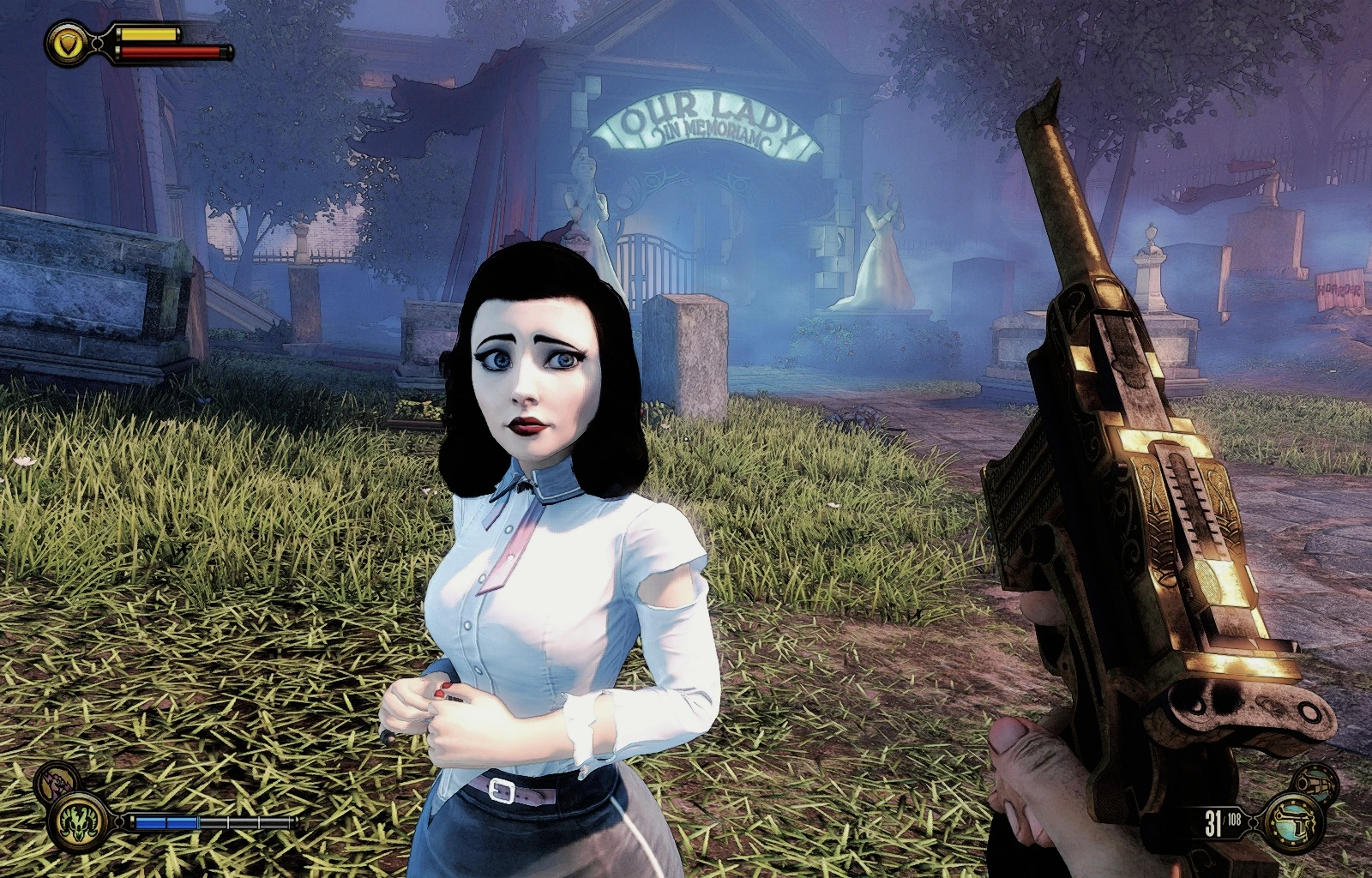Click the golden shield emblem icon
The height and width of the screenshot is (878, 1372).
coord(66,44)
